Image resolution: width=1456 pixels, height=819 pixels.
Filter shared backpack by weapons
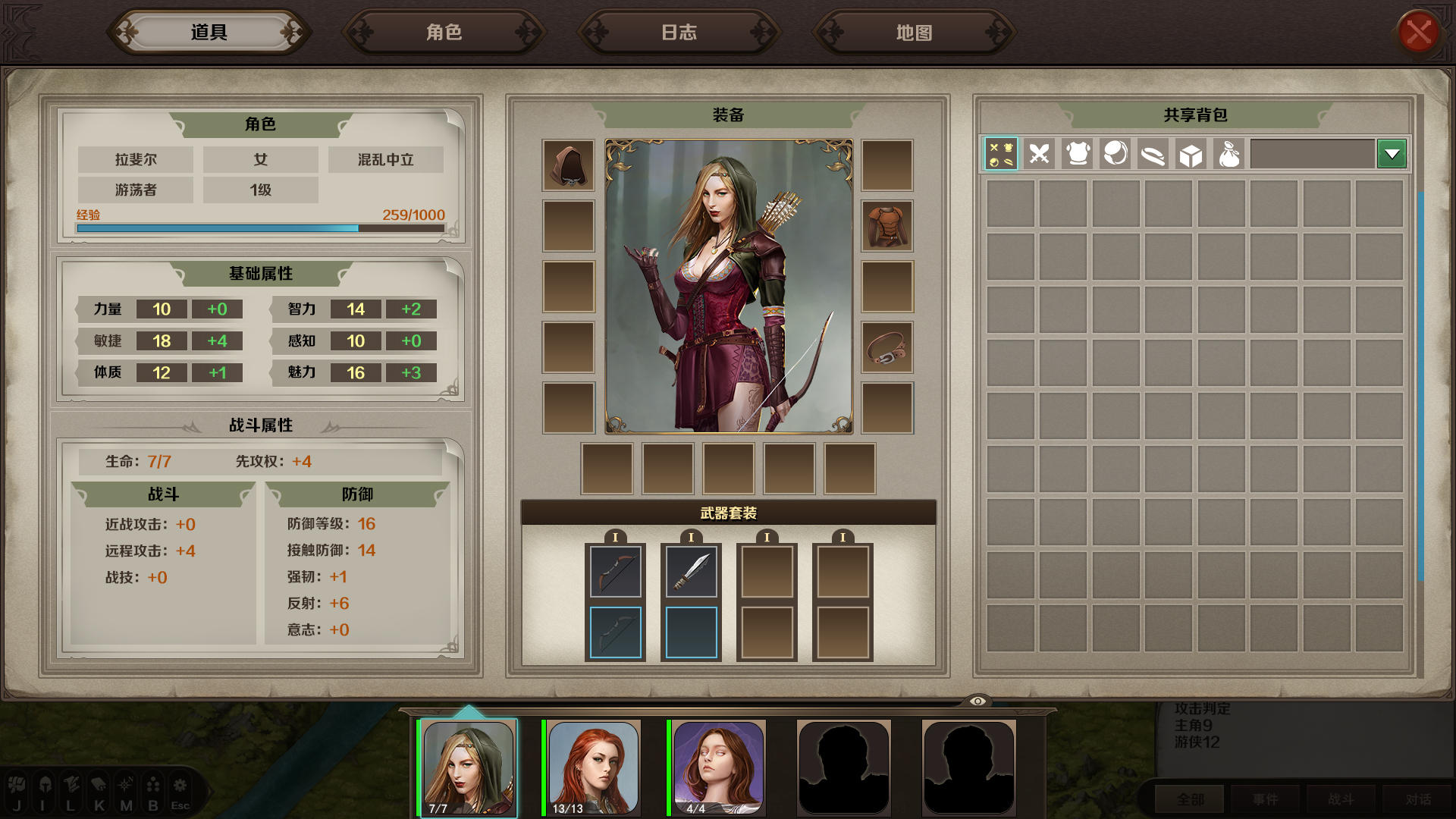point(1039,154)
